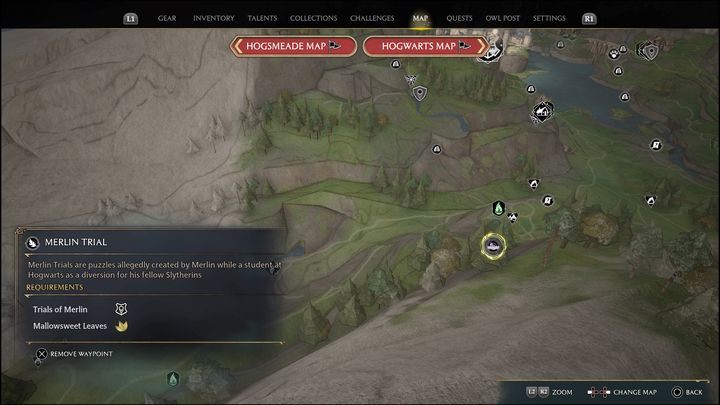Switch to the Inventory tab
The image size is (720, 405).
pyautogui.click(x=213, y=18)
